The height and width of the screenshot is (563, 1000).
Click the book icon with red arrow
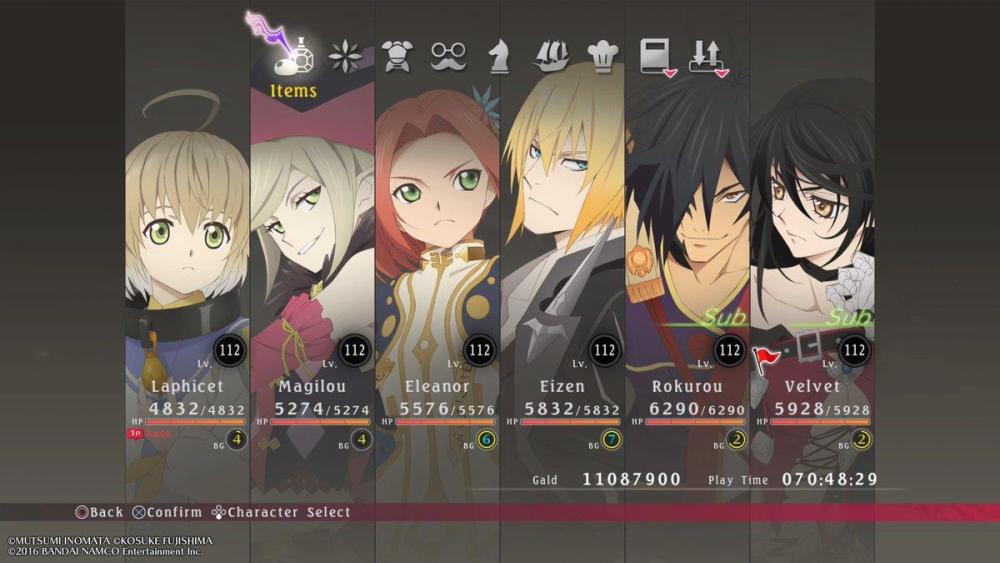pyautogui.click(x=657, y=57)
